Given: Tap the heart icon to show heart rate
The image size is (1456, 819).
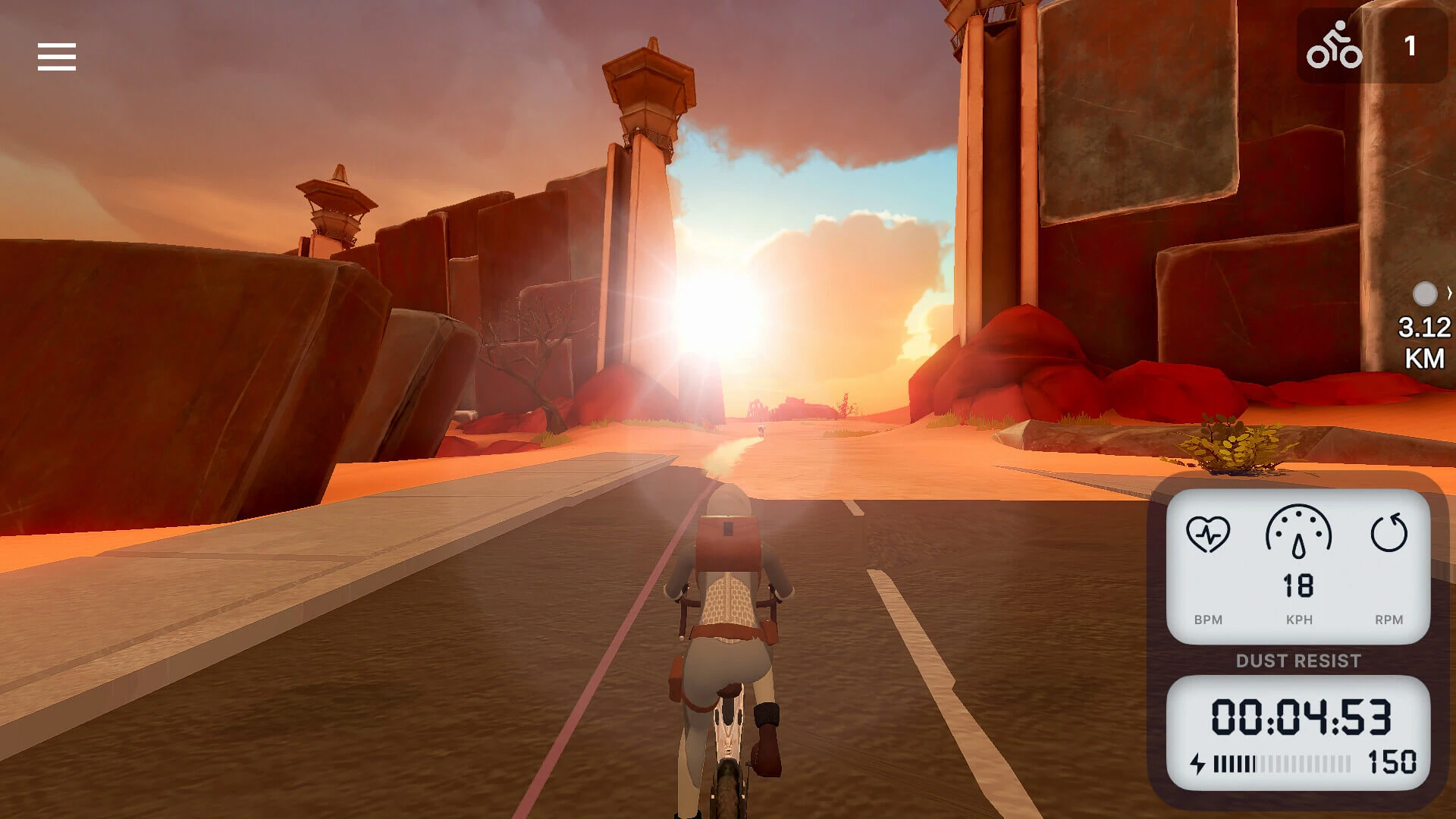Looking at the screenshot, I should point(1209,535).
